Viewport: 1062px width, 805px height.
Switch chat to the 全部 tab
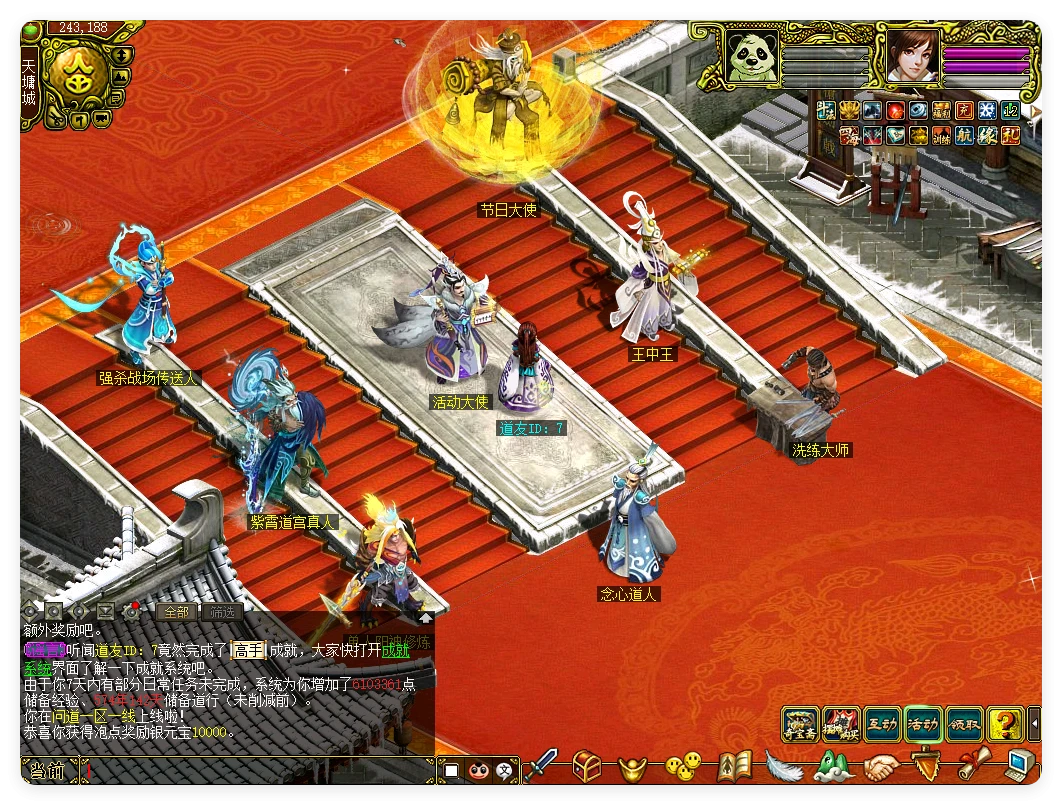pyautogui.click(x=176, y=612)
